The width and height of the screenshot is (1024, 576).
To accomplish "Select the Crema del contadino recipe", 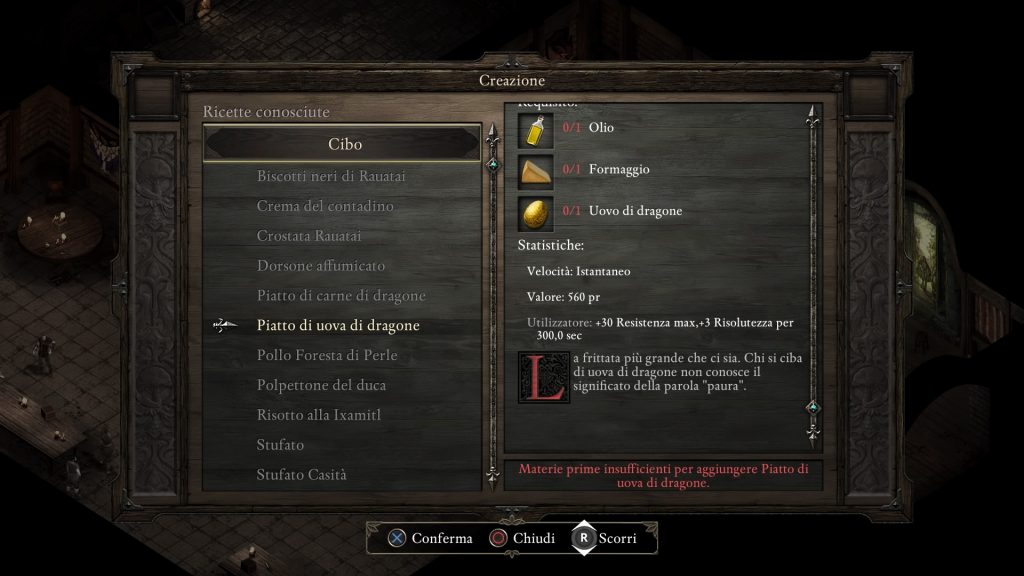I will [x=325, y=206].
